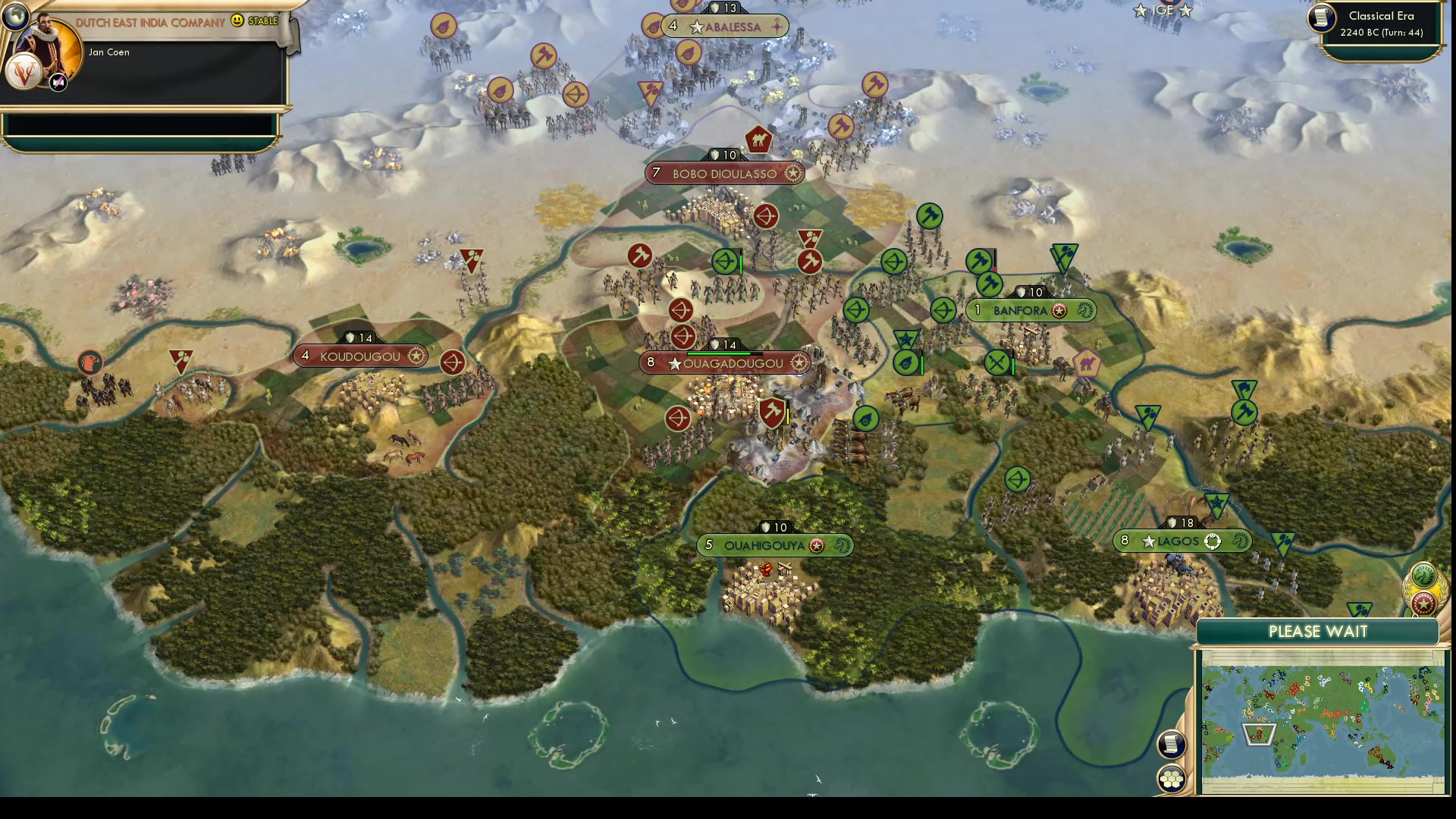The height and width of the screenshot is (819, 1456).
Task: Click the globe icon in the top-left corner
Action: [x=15, y=15]
